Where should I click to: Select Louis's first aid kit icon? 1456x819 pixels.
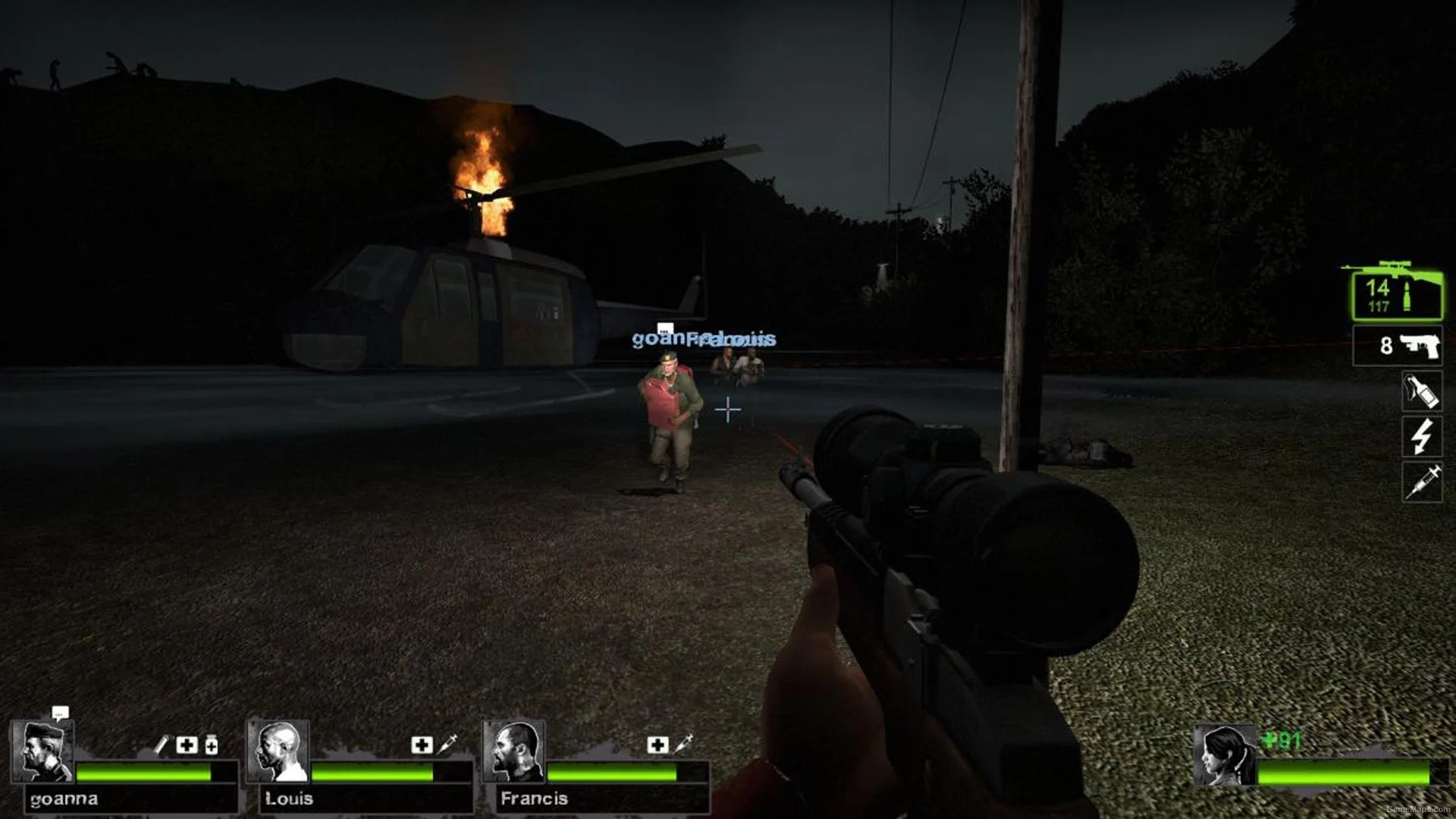pyautogui.click(x=422, y=745)
